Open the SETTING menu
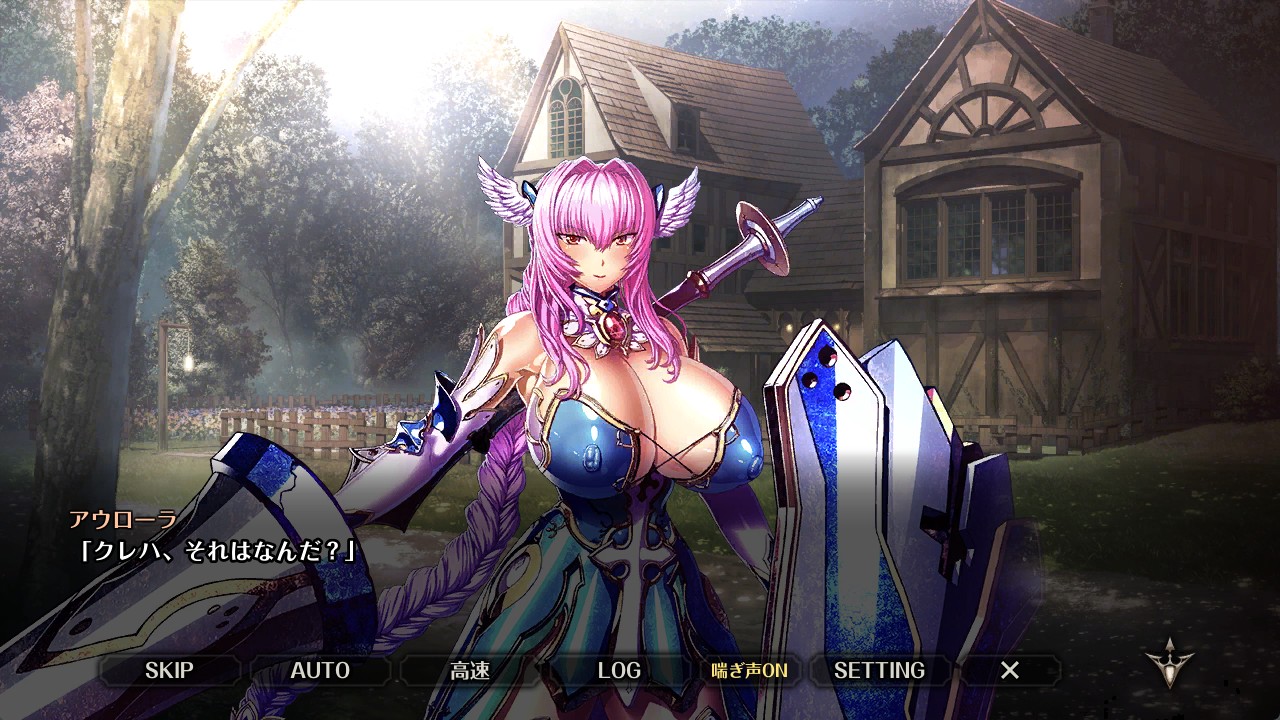This screenshot has width=1280, height=720. [879, 670]
